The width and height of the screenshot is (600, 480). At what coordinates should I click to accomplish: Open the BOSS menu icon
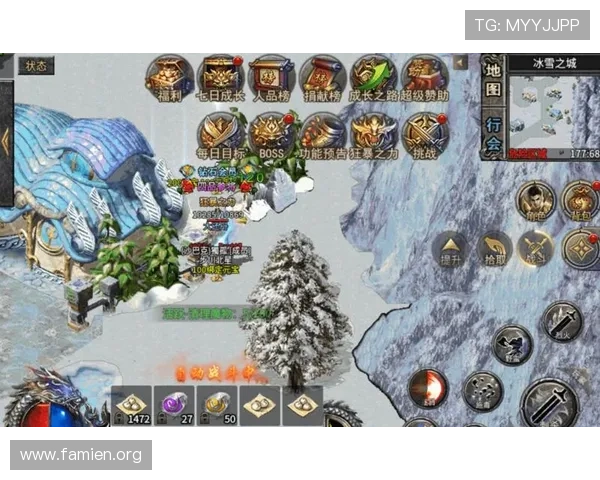271,133
